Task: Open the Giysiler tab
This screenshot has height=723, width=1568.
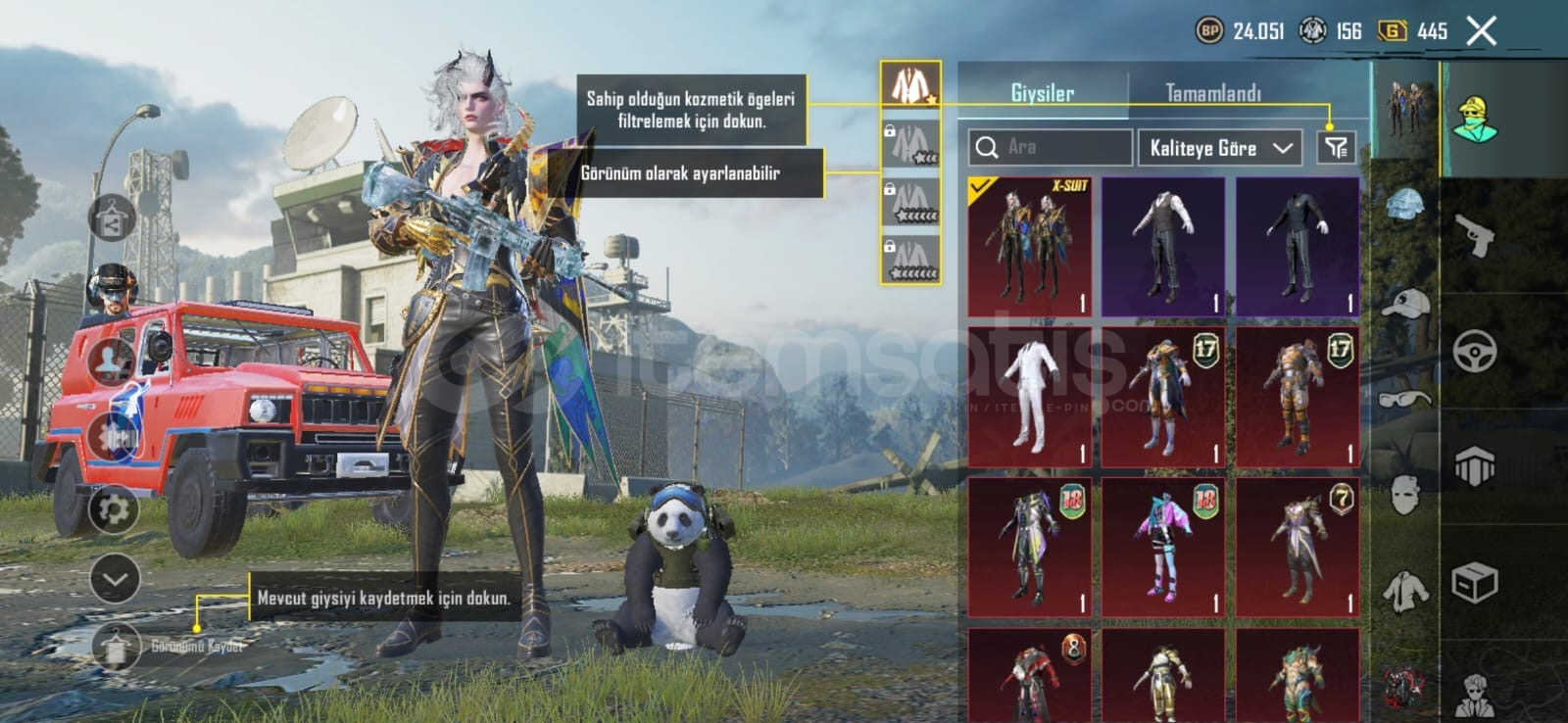Action: point(1042,93)
